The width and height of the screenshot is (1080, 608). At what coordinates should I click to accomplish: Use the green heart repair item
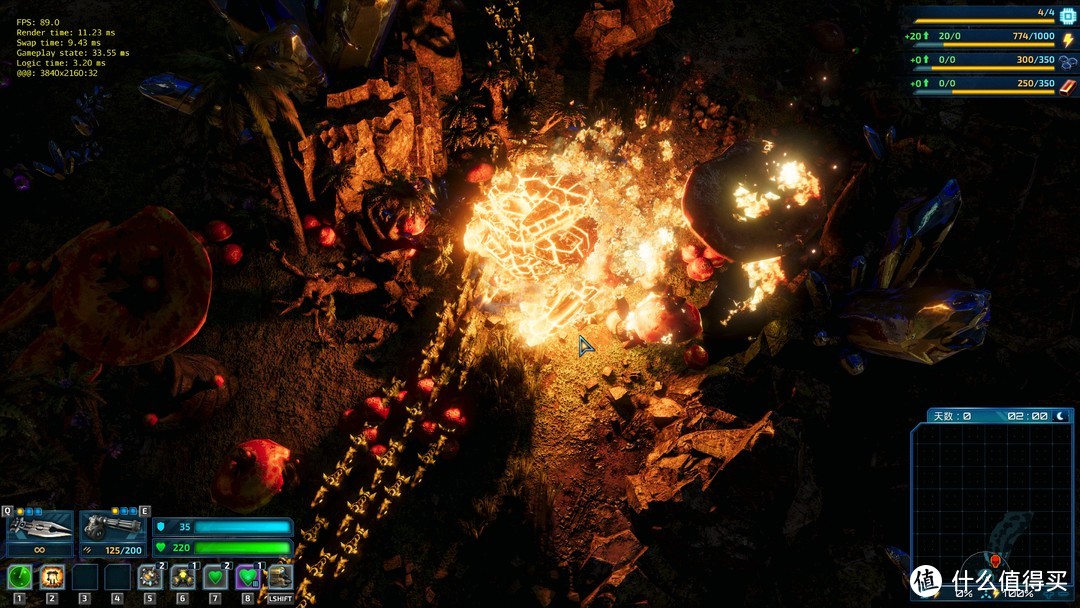click(215, 577)
